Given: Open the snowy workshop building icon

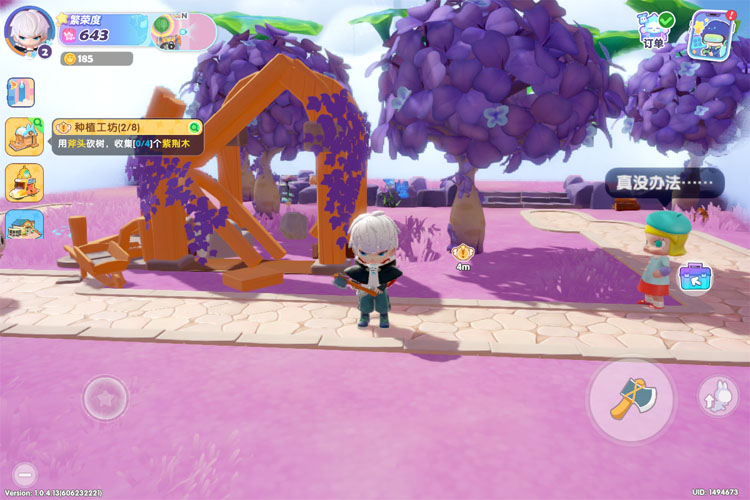Looking at the screenshot, I should tap(23, 137).
